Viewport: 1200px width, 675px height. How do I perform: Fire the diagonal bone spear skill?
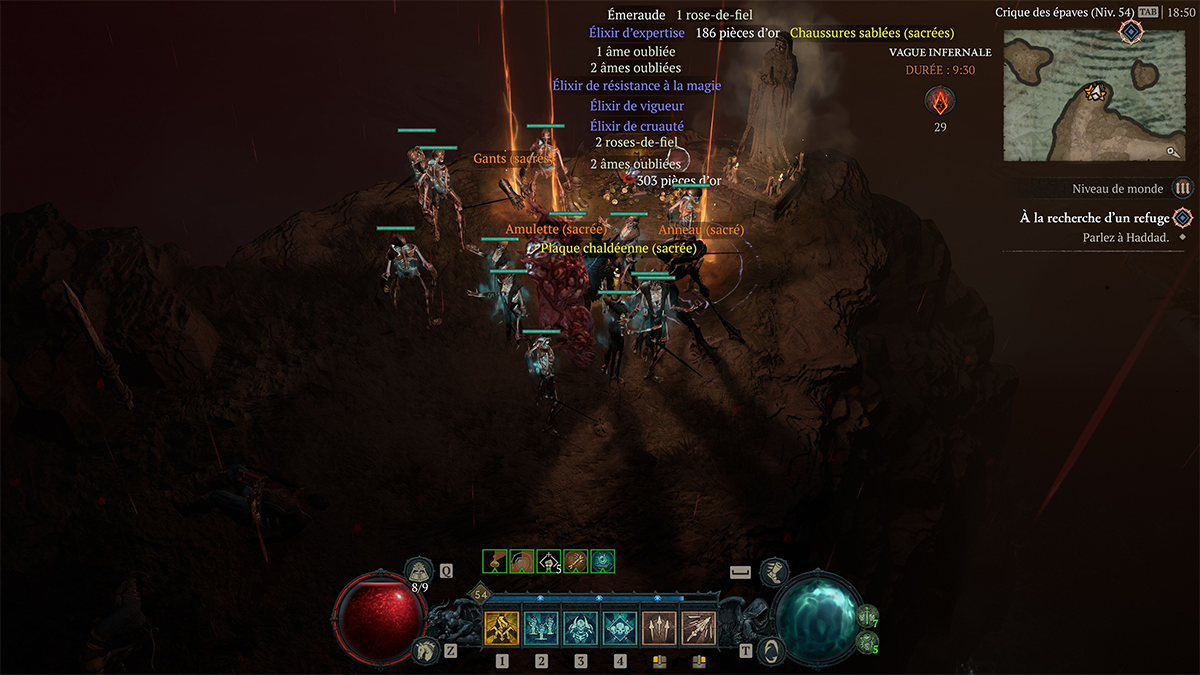coord(699,629)
